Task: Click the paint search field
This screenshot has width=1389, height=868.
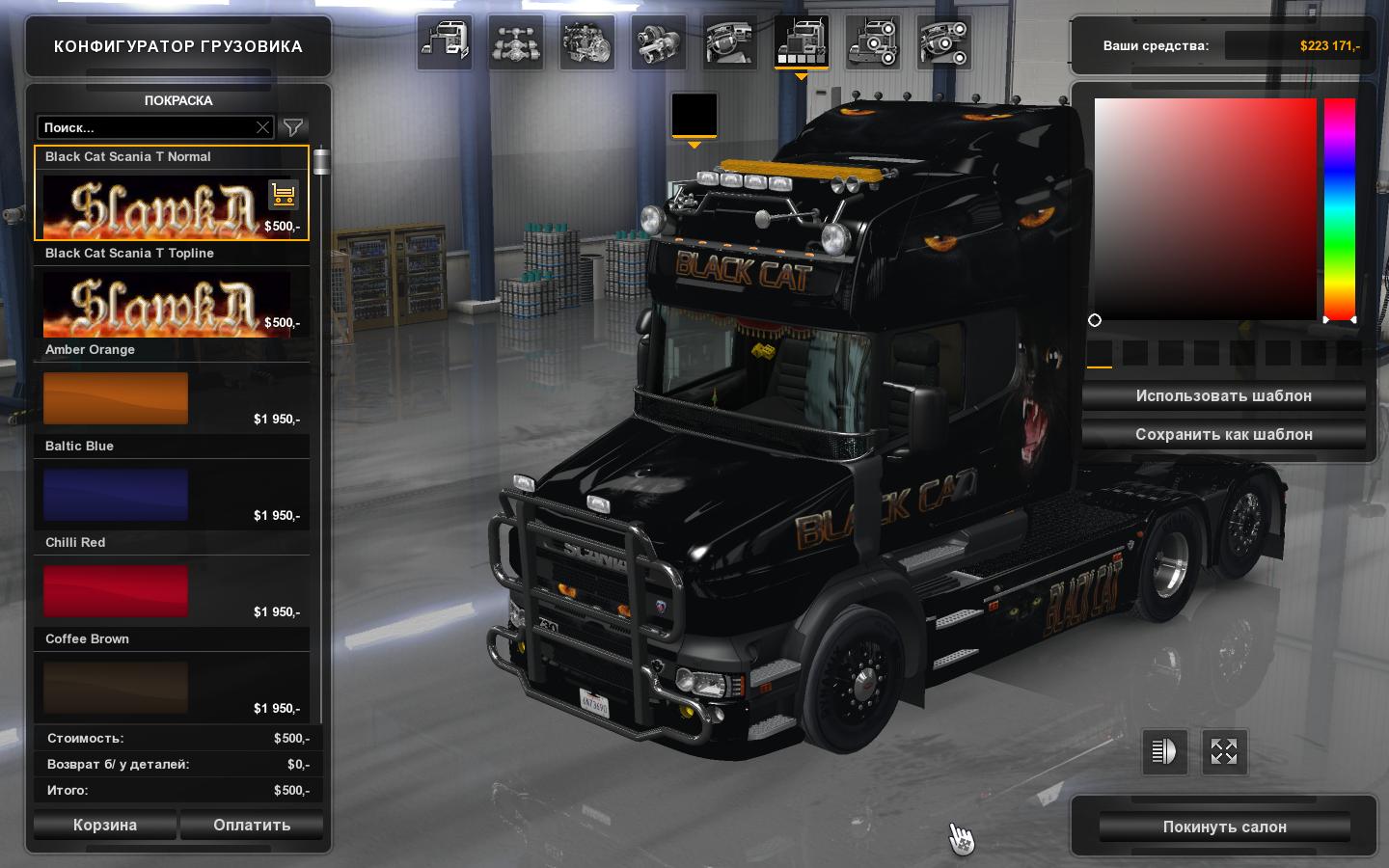Action: click(148, 127)
